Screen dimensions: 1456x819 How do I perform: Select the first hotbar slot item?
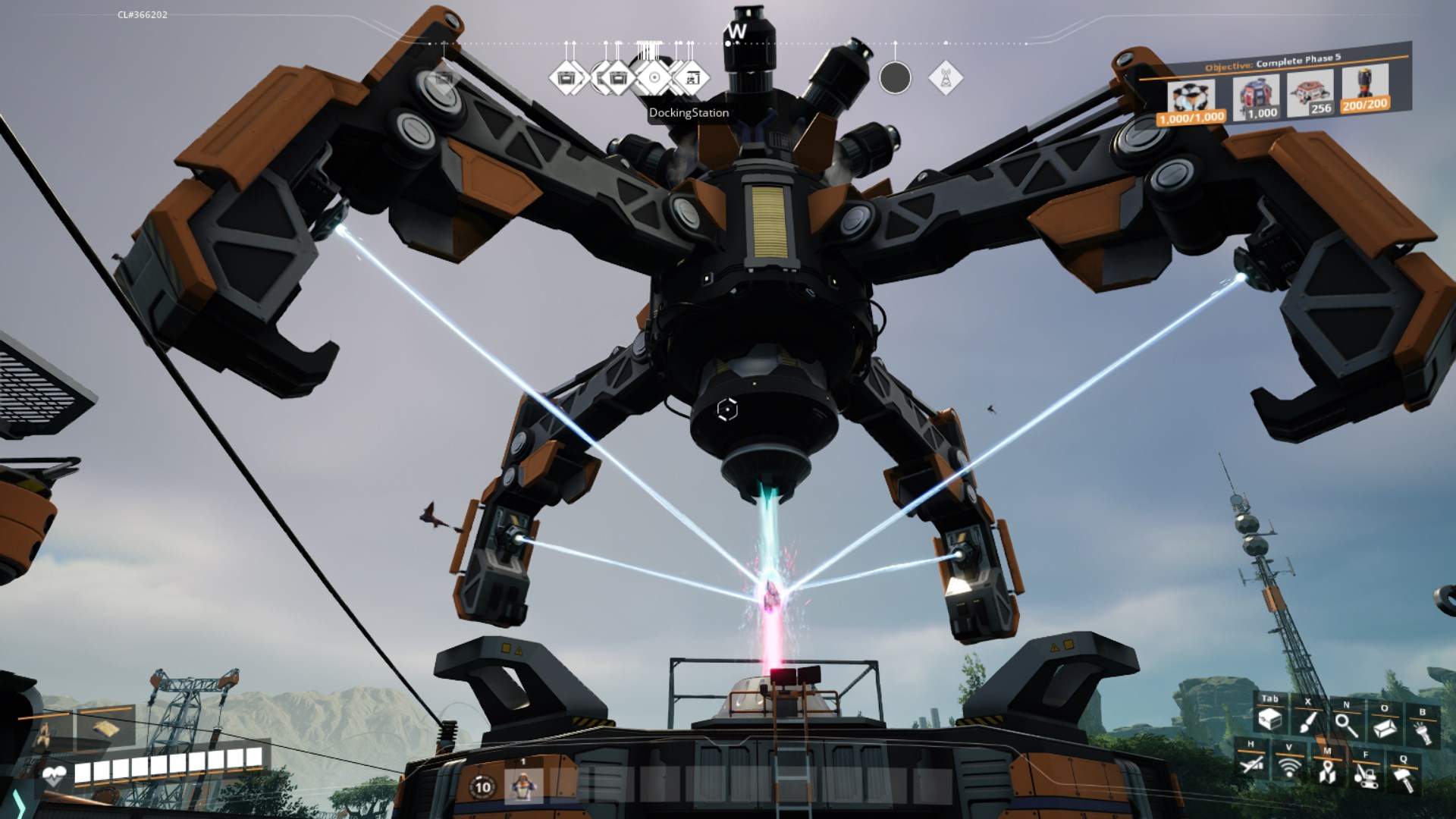coord(522,786)
